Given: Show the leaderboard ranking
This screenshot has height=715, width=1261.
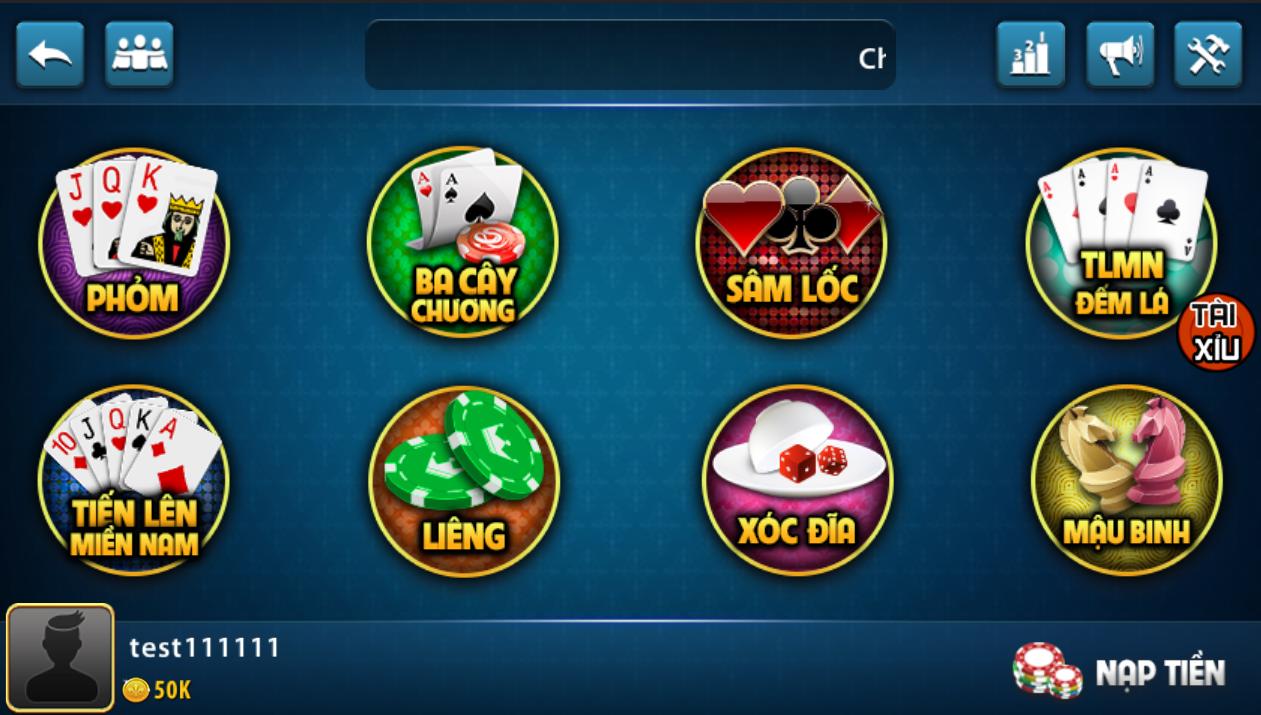Looking at the screenshot, I should (x=1030, y=54).
